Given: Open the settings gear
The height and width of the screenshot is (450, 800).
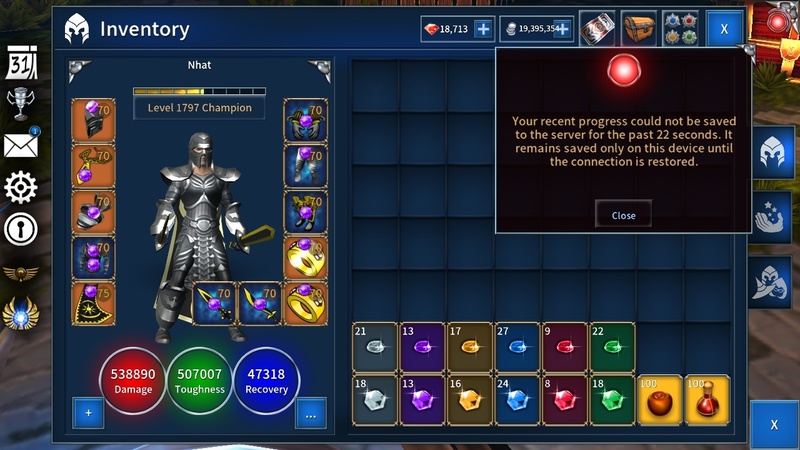Looking at the screenshot, I should (x=21, y=187).
